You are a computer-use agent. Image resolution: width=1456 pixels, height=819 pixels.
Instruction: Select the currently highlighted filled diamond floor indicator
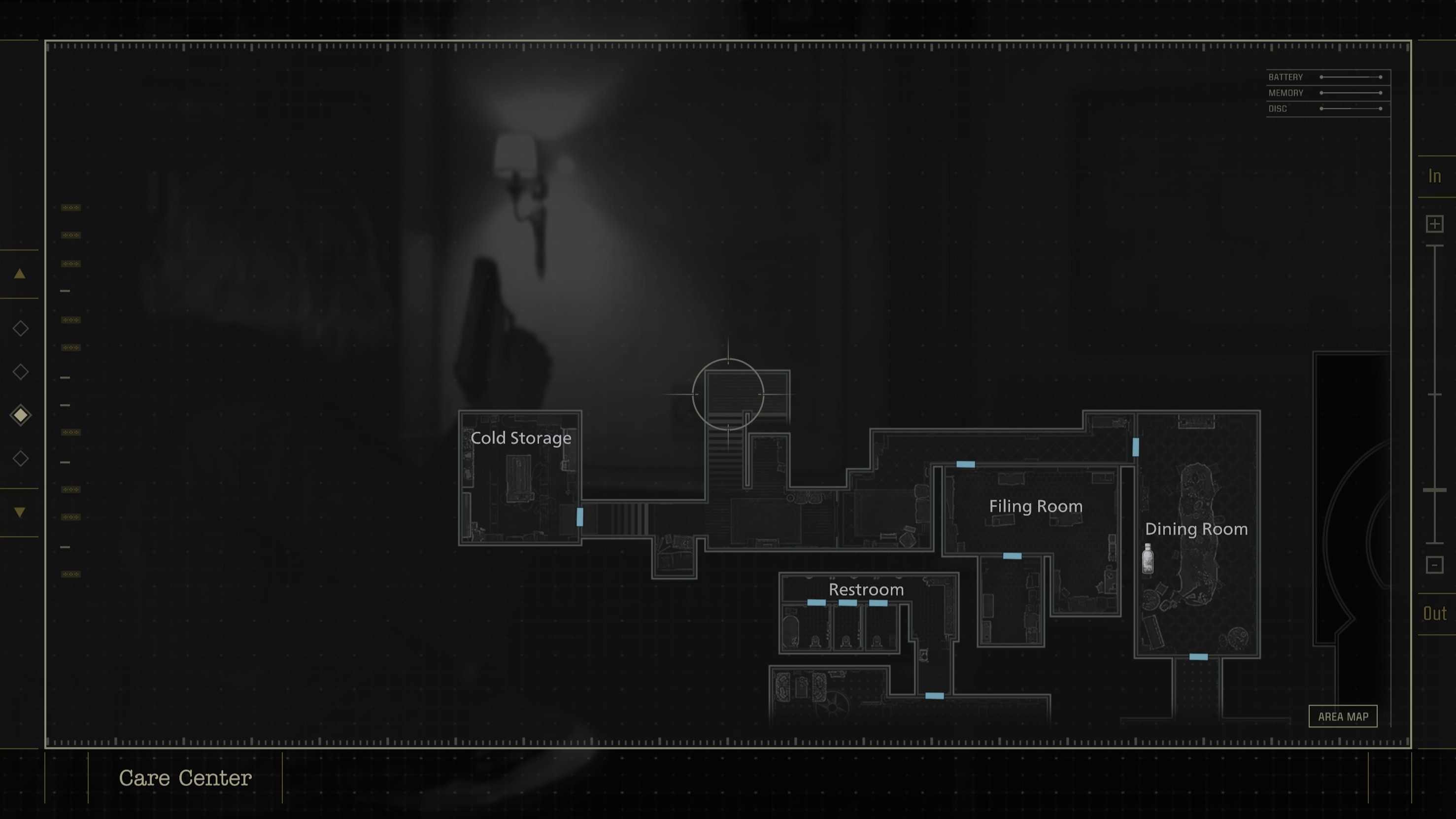point(20,414)
